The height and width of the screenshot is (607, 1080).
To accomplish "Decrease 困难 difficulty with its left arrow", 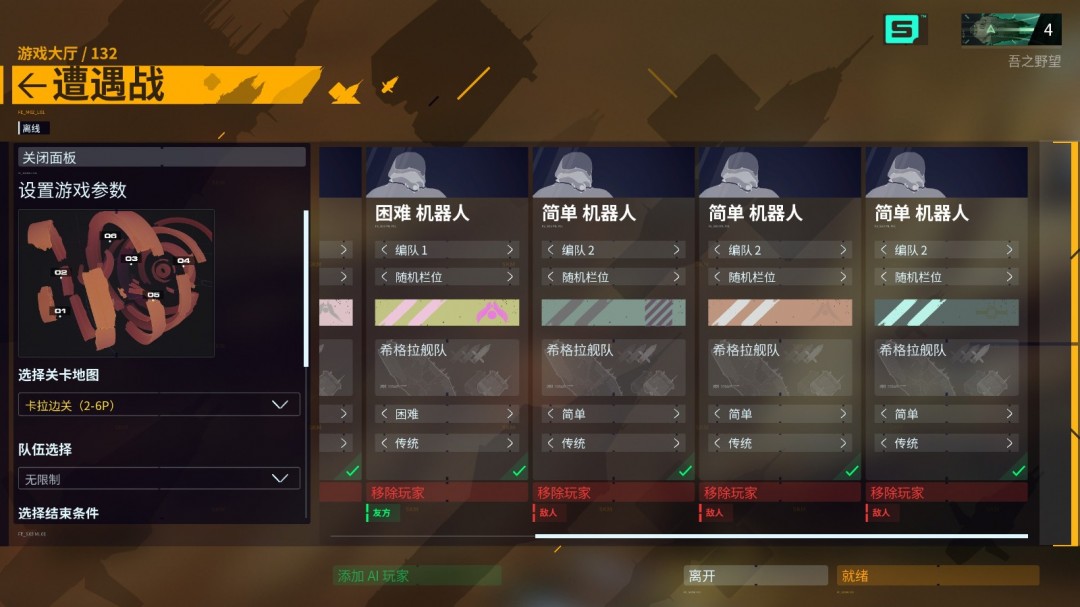I will click(x=383, y=414).
